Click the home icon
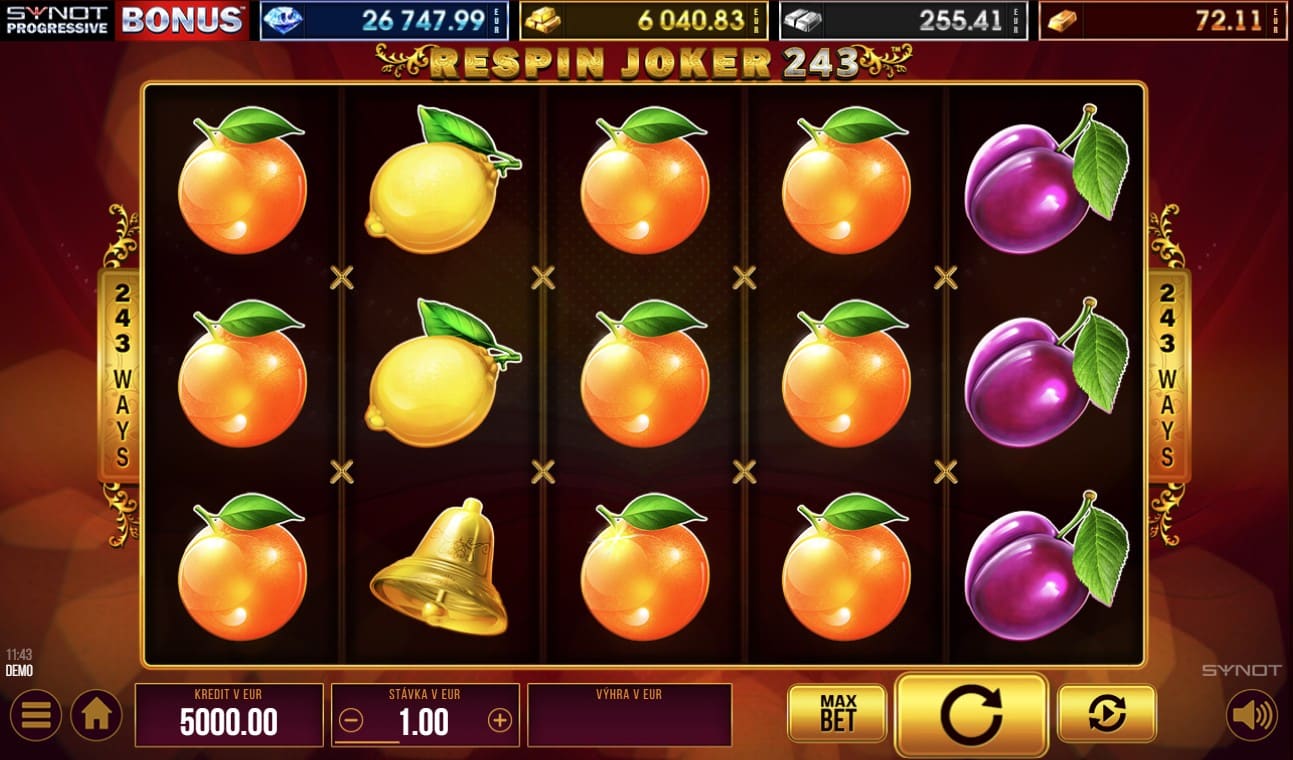The width and height of the screenshot is (1293, 760). 95,716
